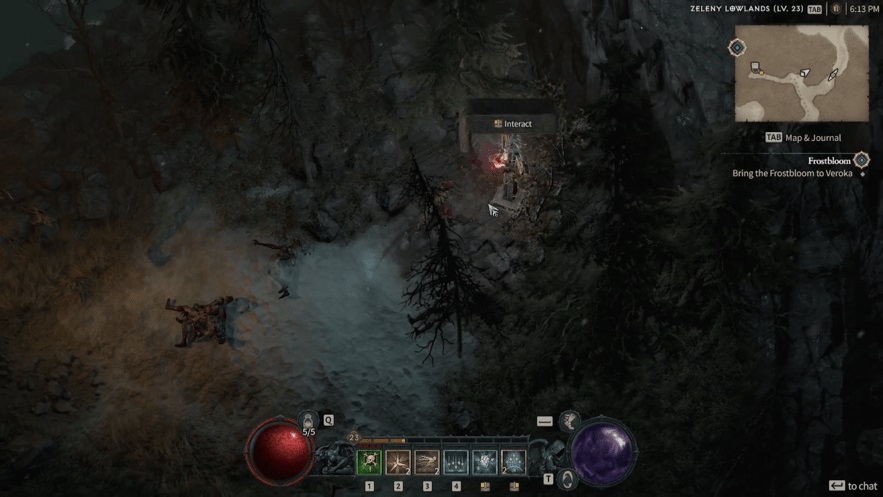Open the minimap
Image resolution: width=883 pixels, height=497 pixels.
coord(802,73)
